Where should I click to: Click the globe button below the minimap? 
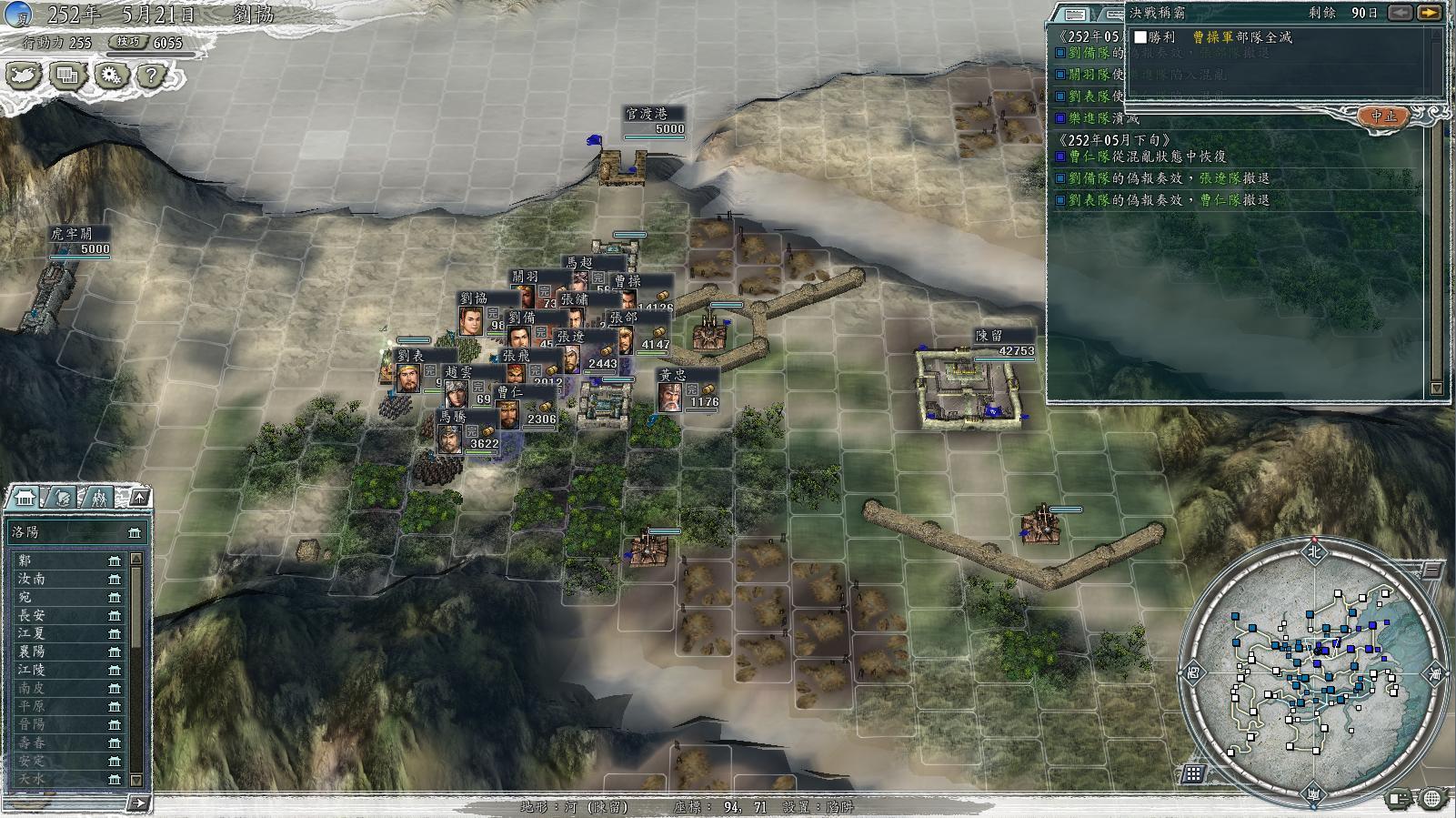pos(1431,799)
